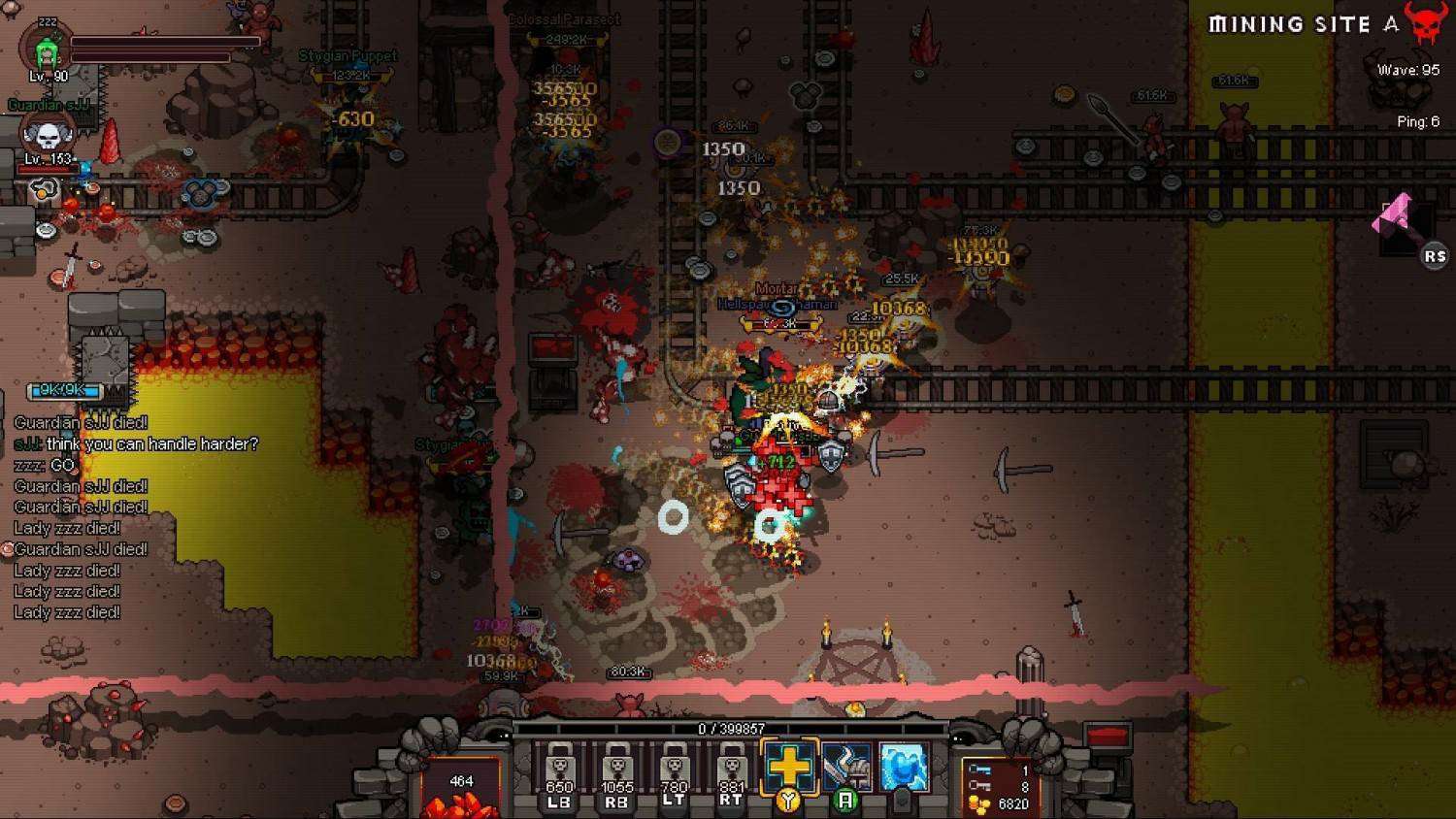Trigger the blue ice crystal ability
The width and height of the screenshot is (1456, 819).
(903, 767)
